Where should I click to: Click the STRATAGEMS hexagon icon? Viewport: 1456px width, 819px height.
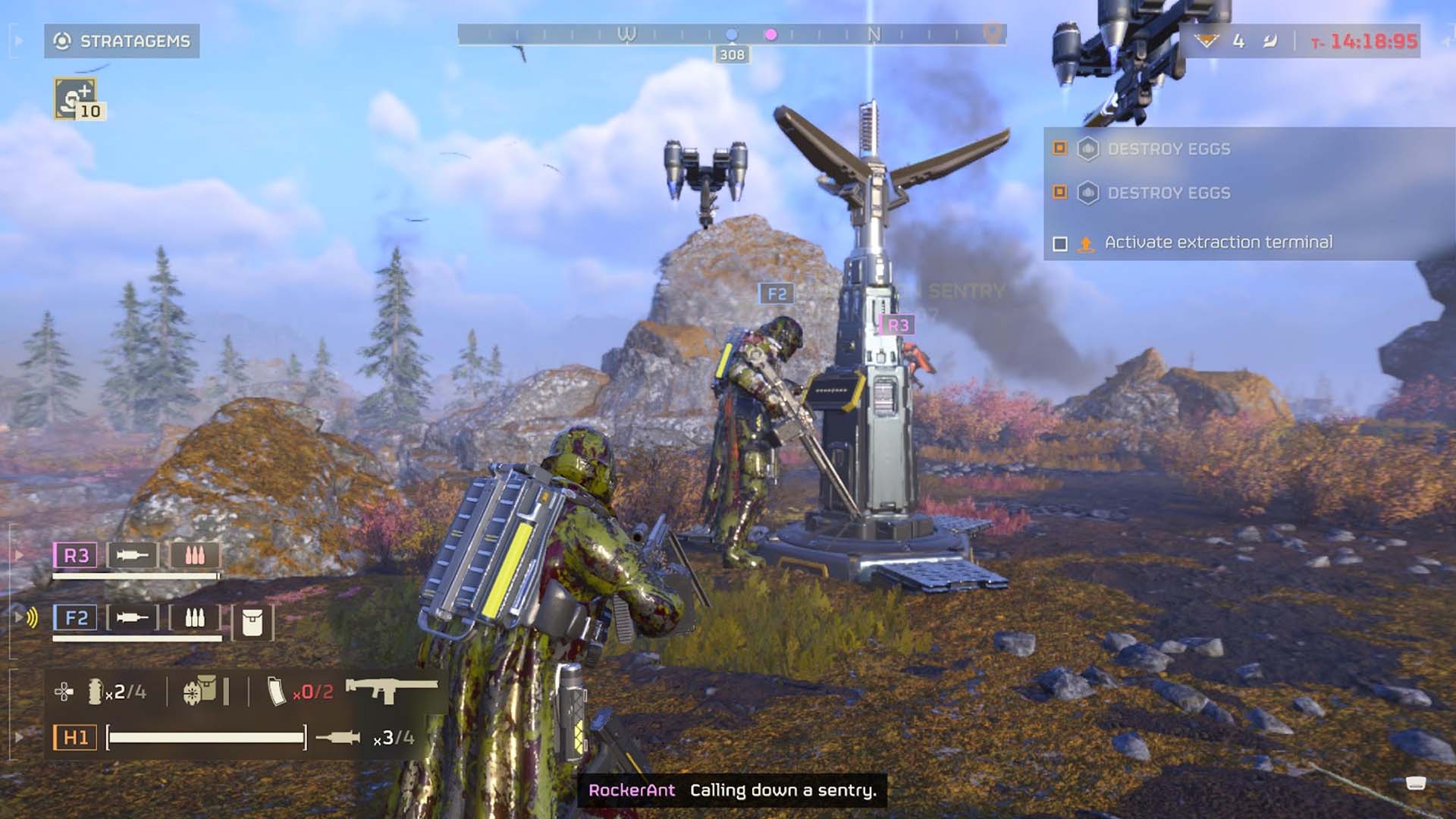click(x=64, y=42)
